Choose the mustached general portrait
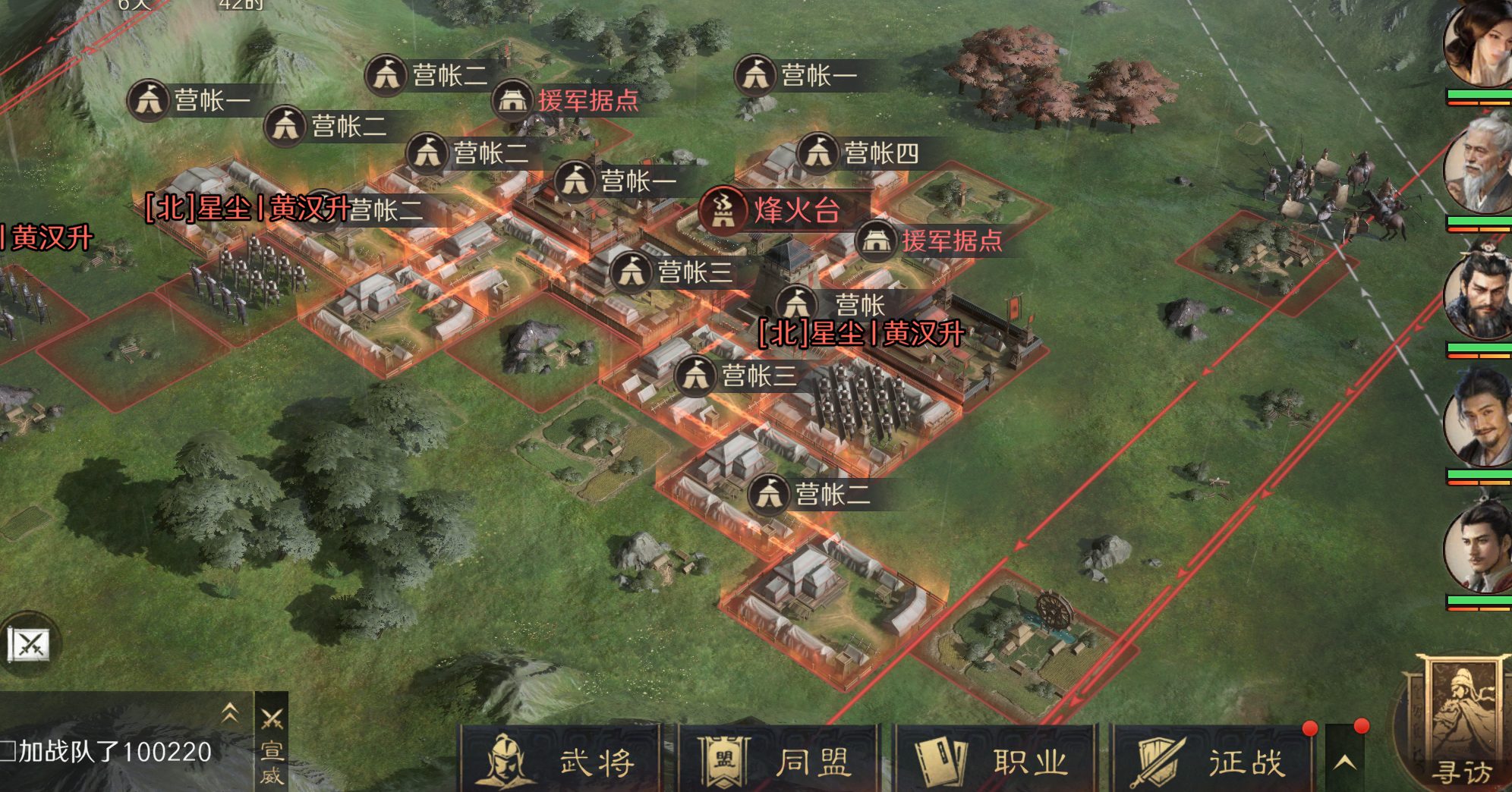The height and width of the screenshot is (792, 1512). 1479,420
